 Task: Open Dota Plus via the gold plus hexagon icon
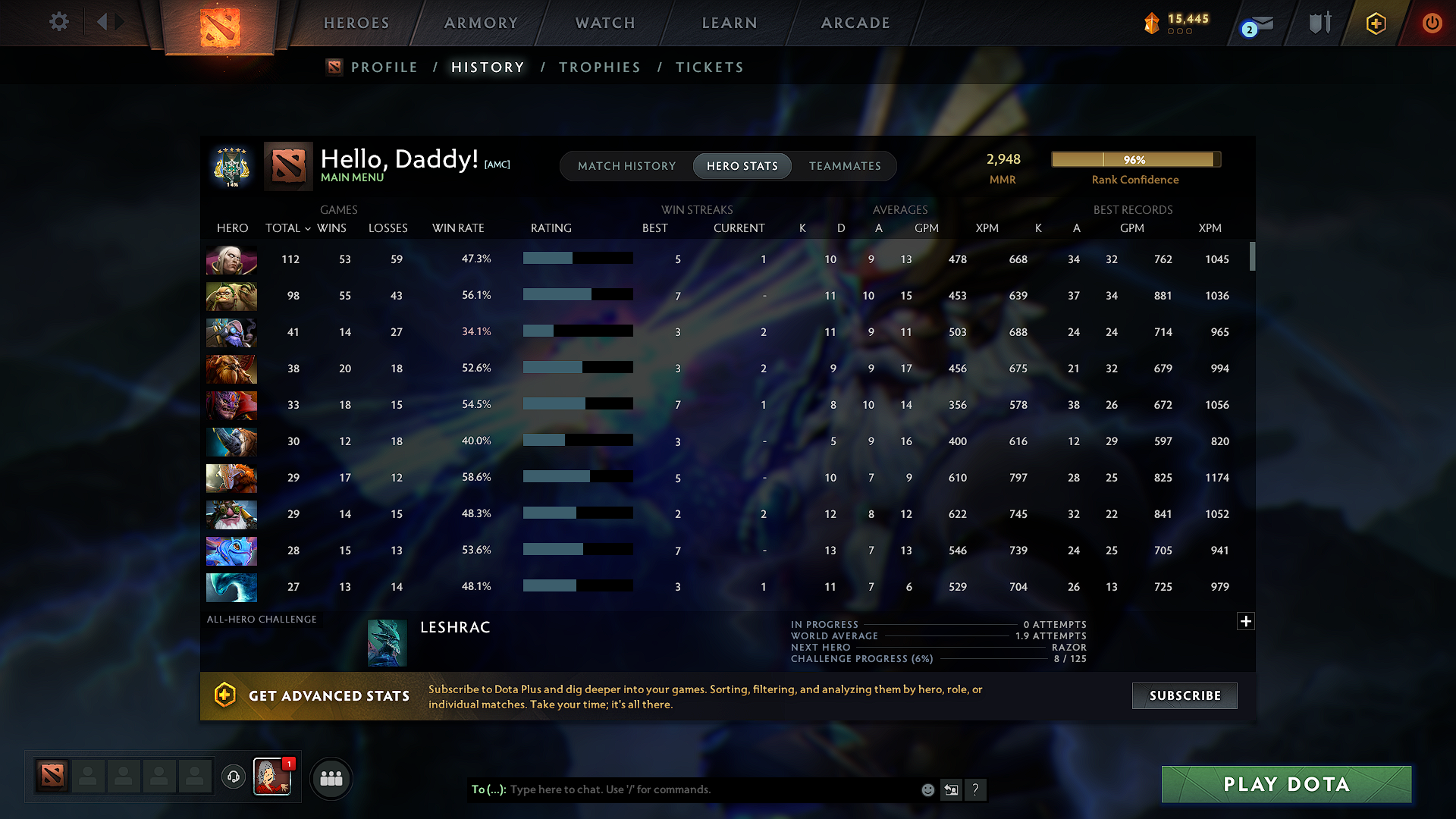pos(1375,23)
